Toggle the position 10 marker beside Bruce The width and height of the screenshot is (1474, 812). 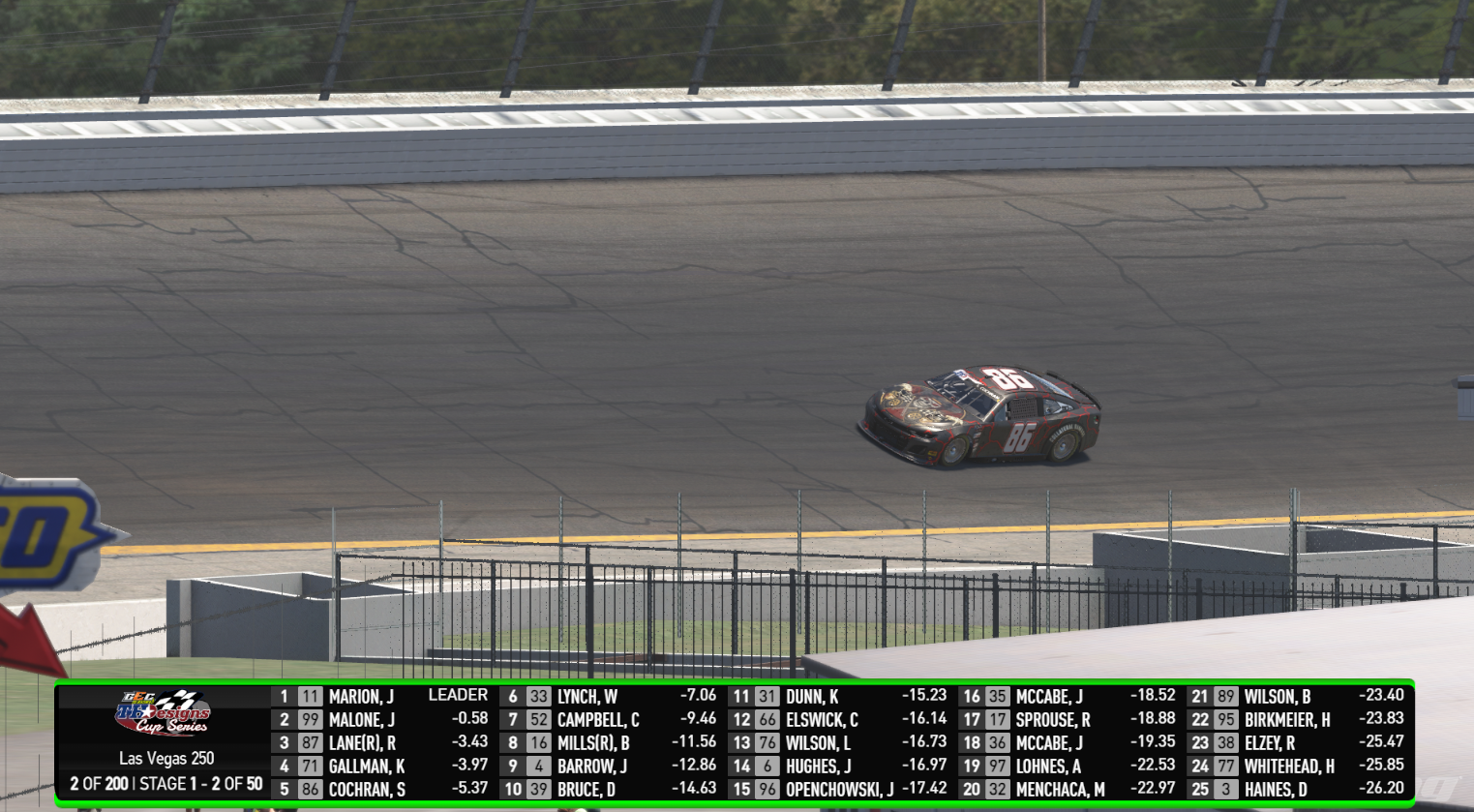516,788
